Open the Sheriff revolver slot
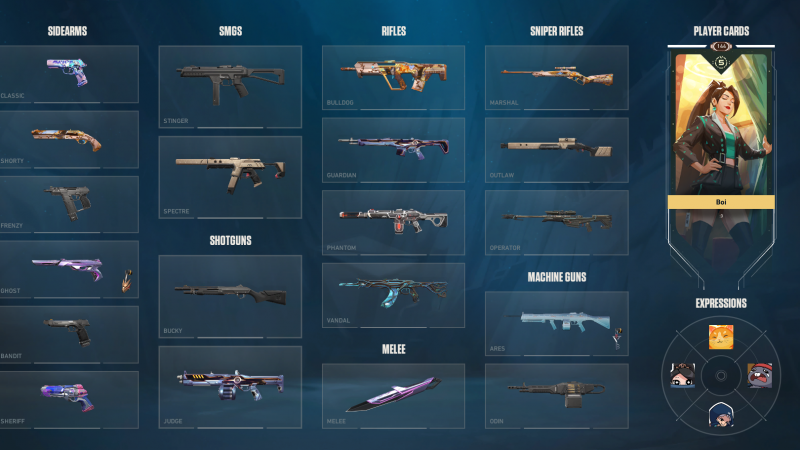The image size is (800, 450). (69, 398)
